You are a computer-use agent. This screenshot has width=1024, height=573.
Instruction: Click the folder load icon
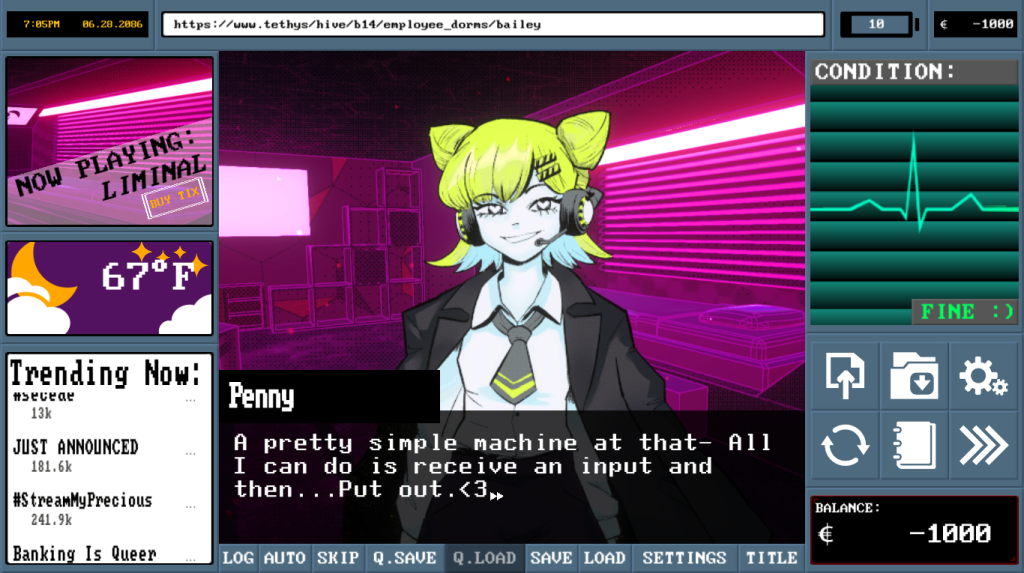tap(914, 376)
